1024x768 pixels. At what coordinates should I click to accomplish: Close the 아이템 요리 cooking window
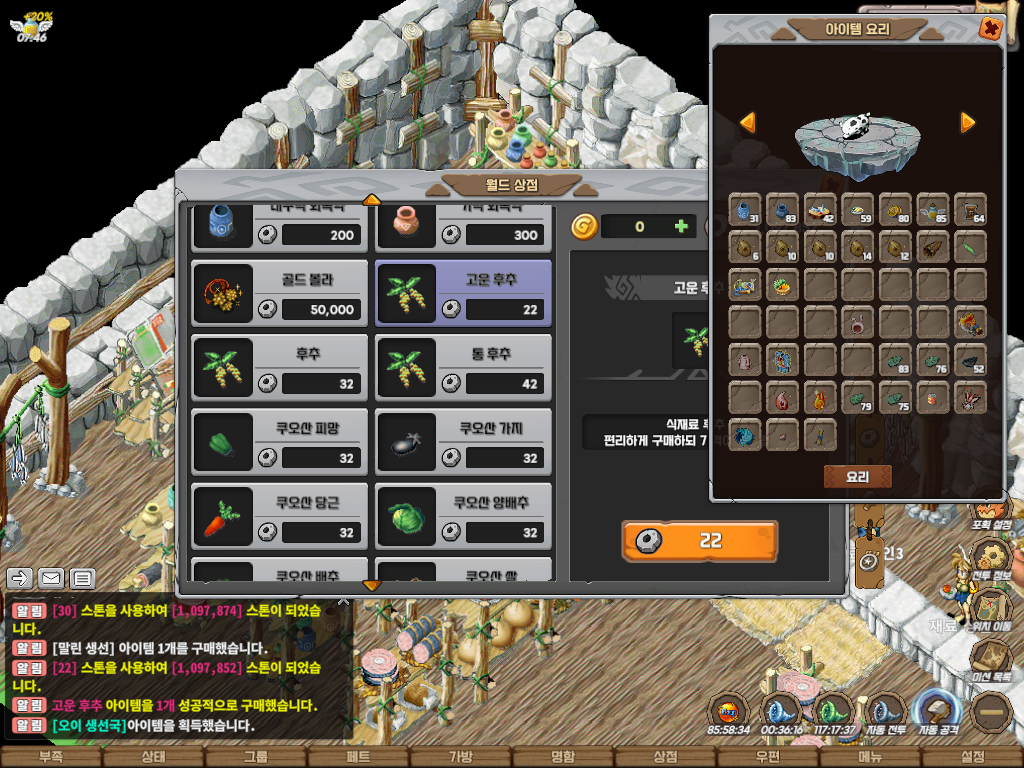[990, 29]
